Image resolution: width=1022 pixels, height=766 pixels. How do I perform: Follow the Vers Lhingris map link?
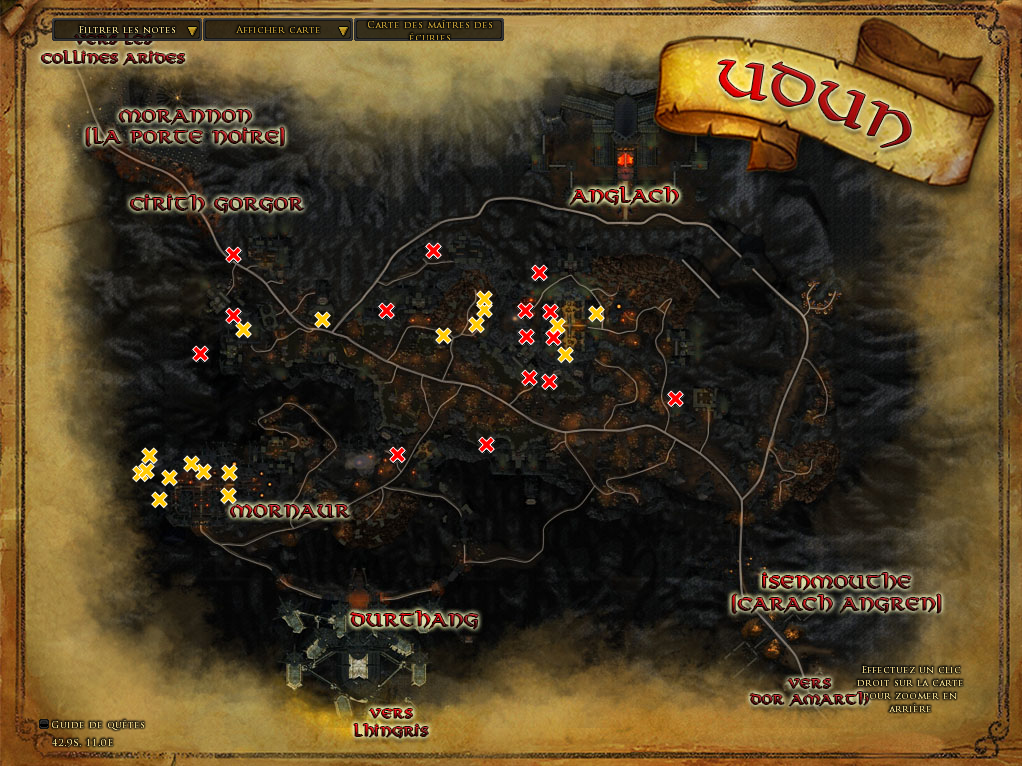tap(391, 722)
